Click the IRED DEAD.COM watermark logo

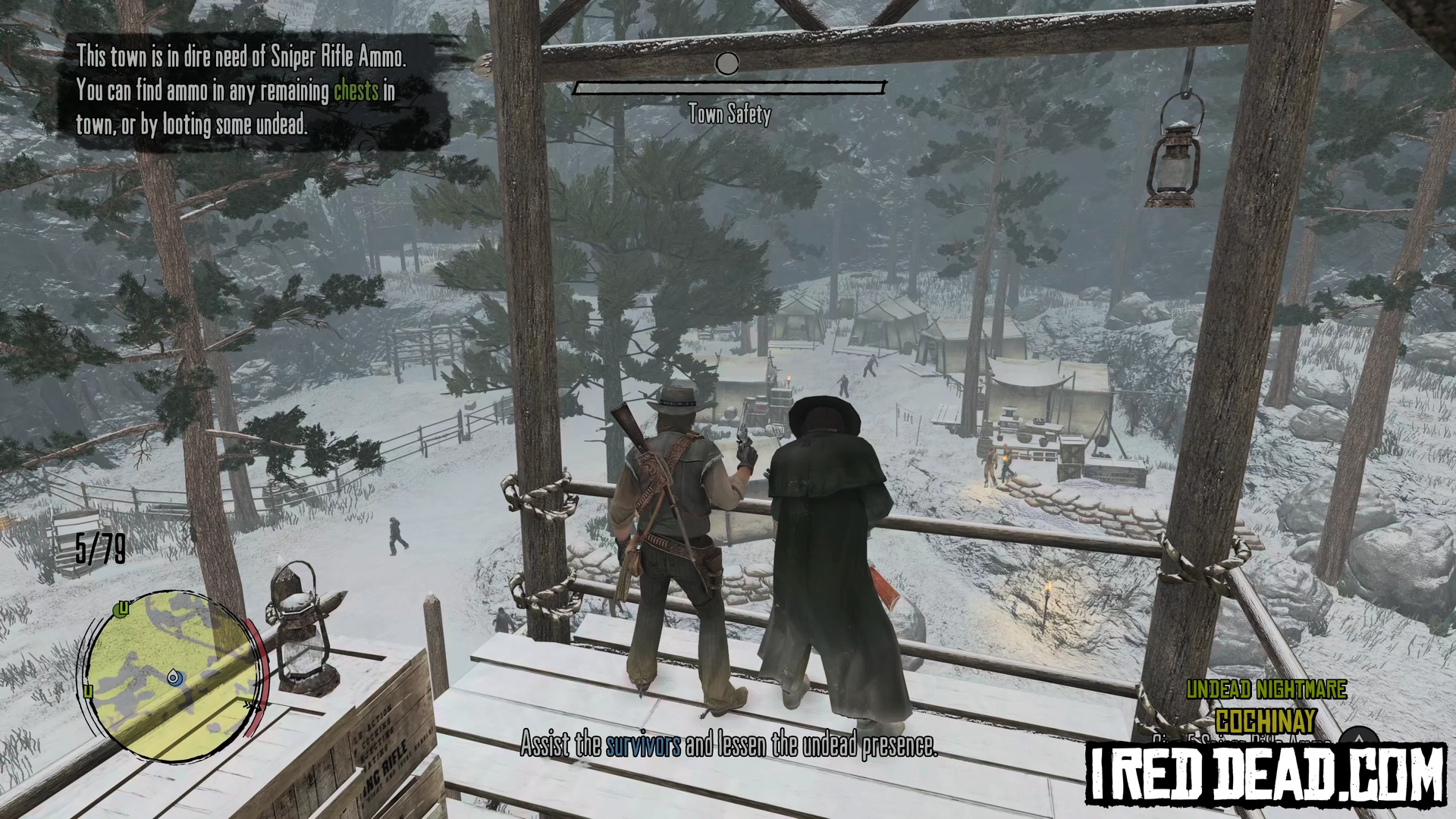(x=1266, y=773)
